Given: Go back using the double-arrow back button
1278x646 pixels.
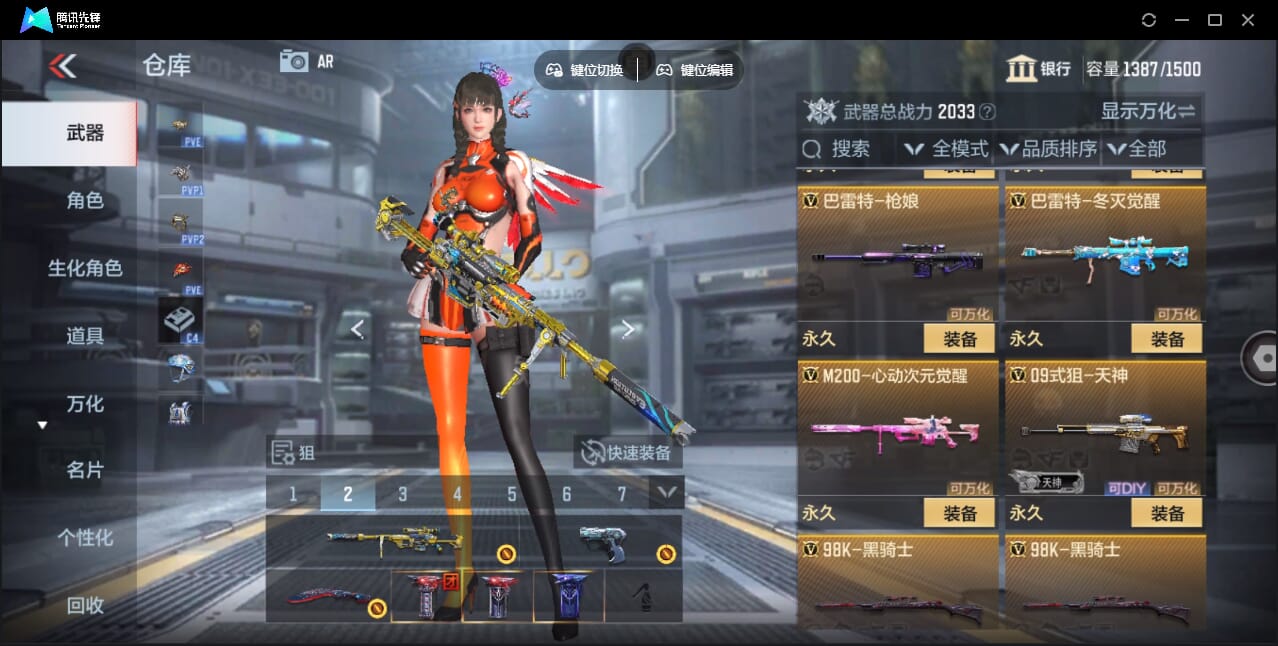Looking at the screenshot, I should (x=62, y=66).
